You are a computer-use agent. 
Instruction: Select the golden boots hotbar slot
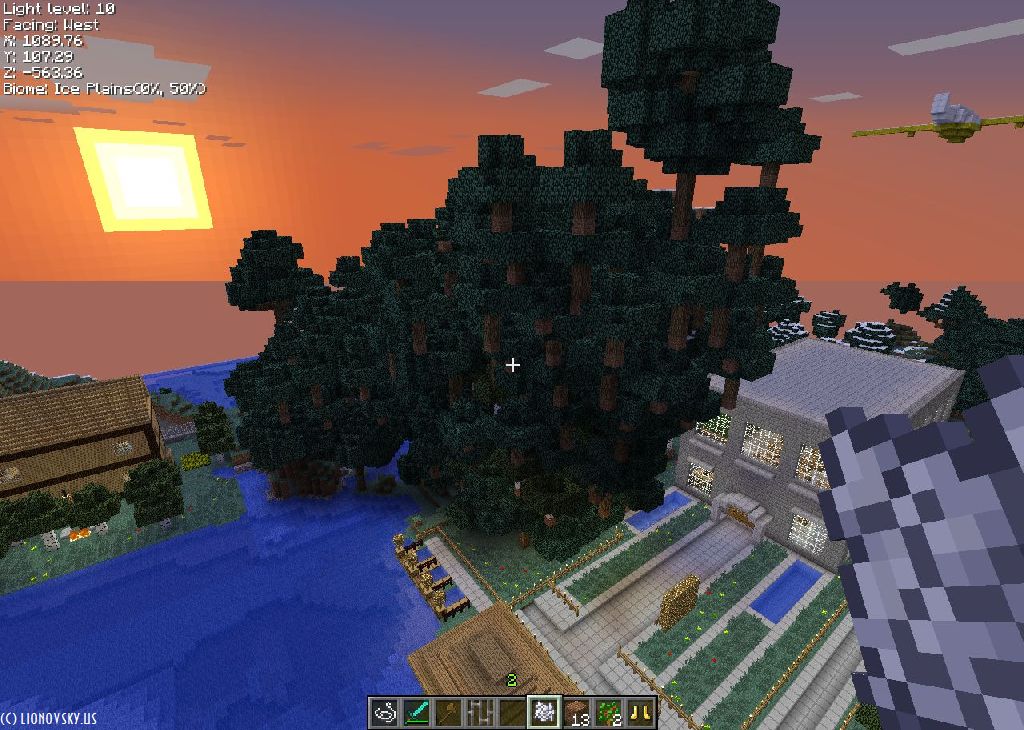coord(640,712)
